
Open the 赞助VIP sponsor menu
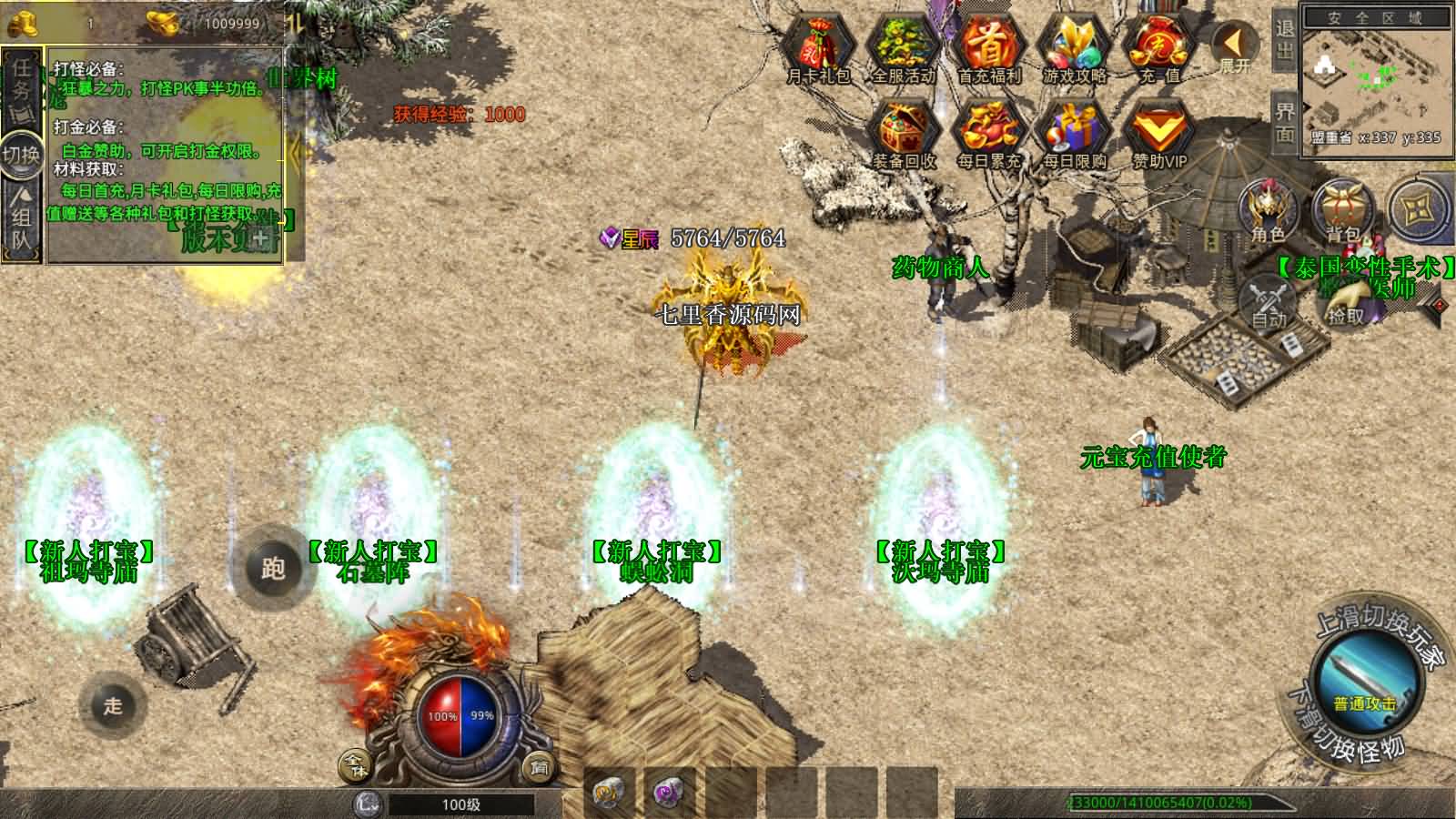[x=1159, y=133]
